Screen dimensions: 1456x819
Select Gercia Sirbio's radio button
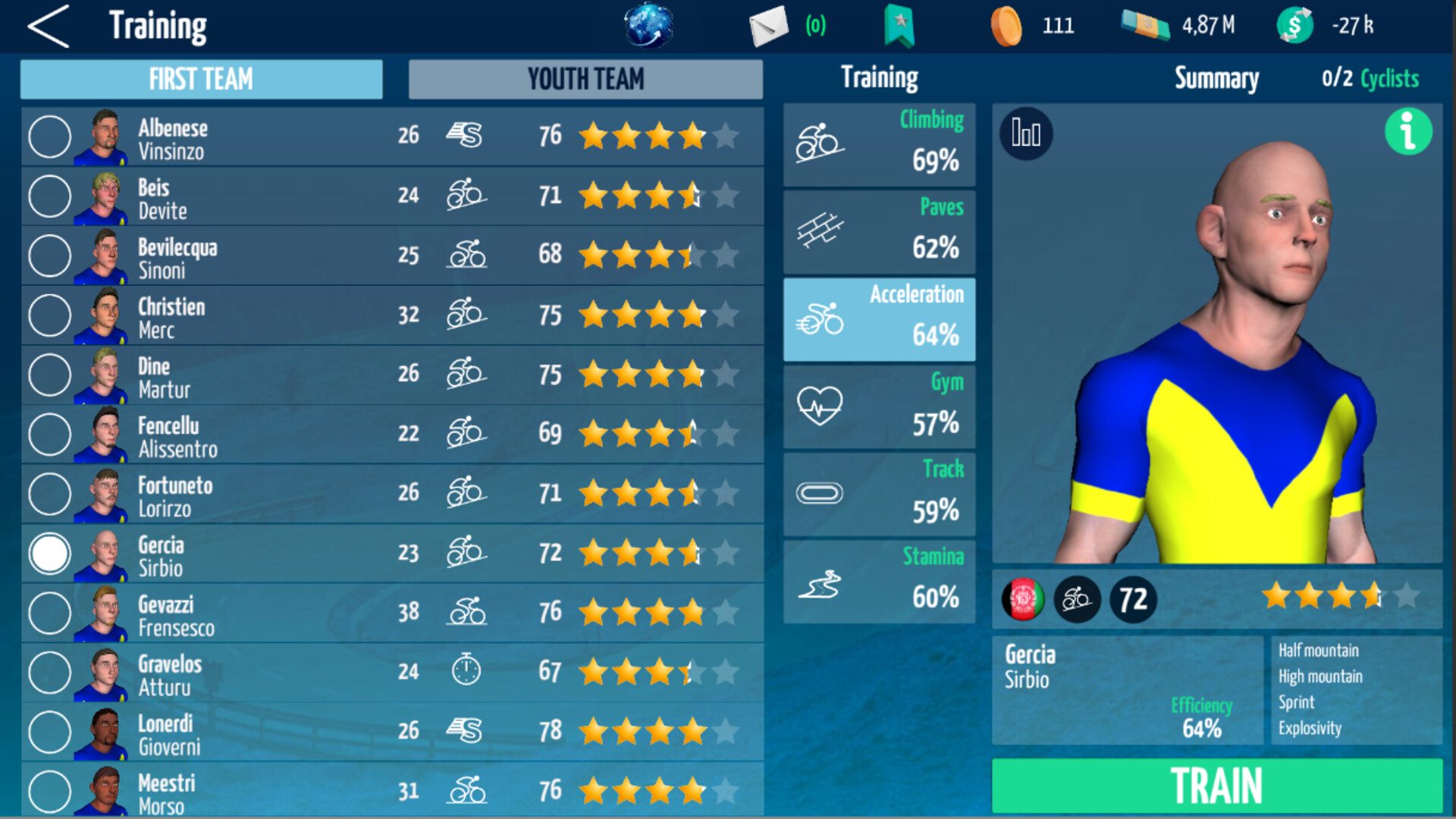point(49,554)
